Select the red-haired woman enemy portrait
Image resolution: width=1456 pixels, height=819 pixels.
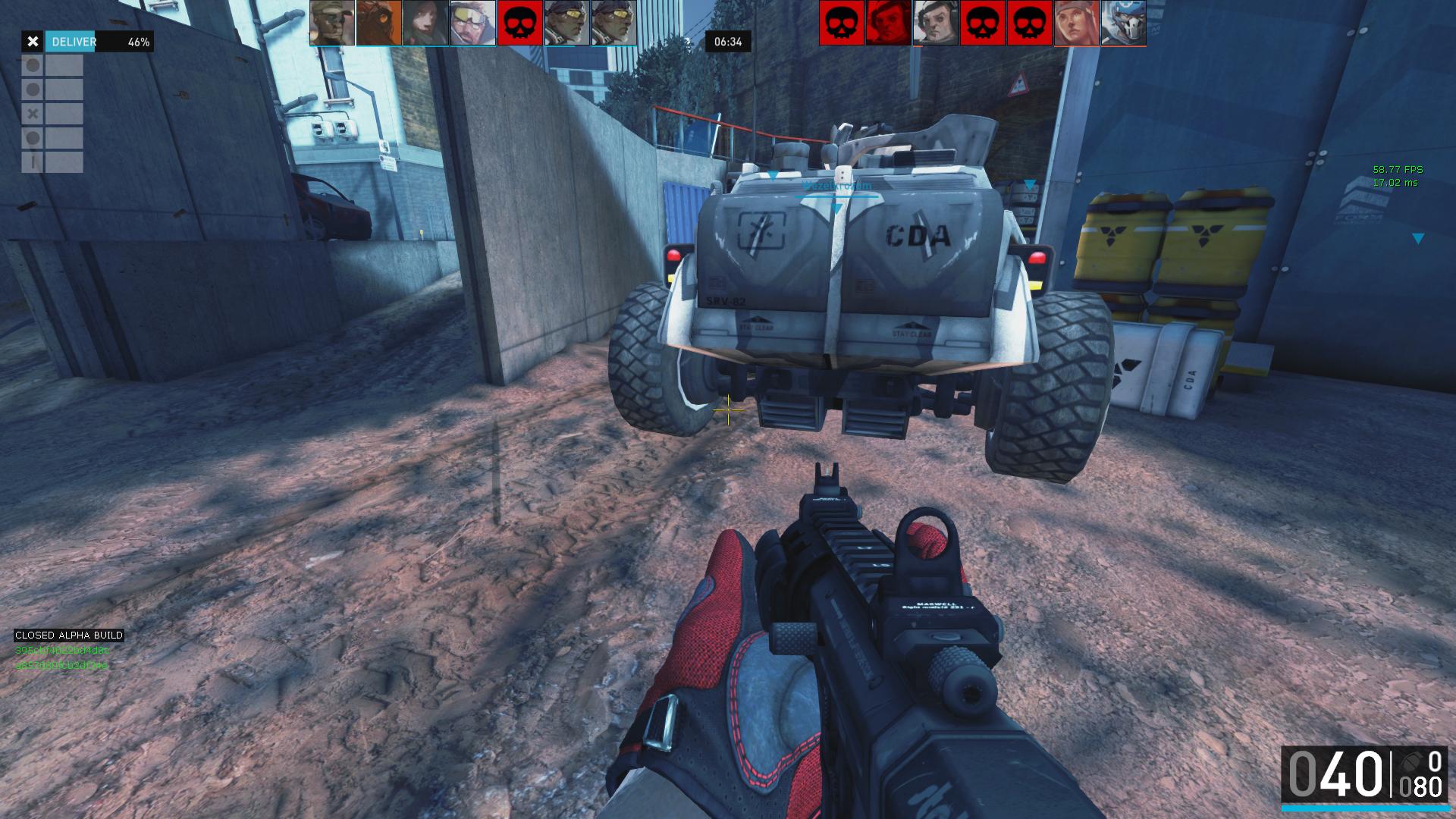(1077, 23)
